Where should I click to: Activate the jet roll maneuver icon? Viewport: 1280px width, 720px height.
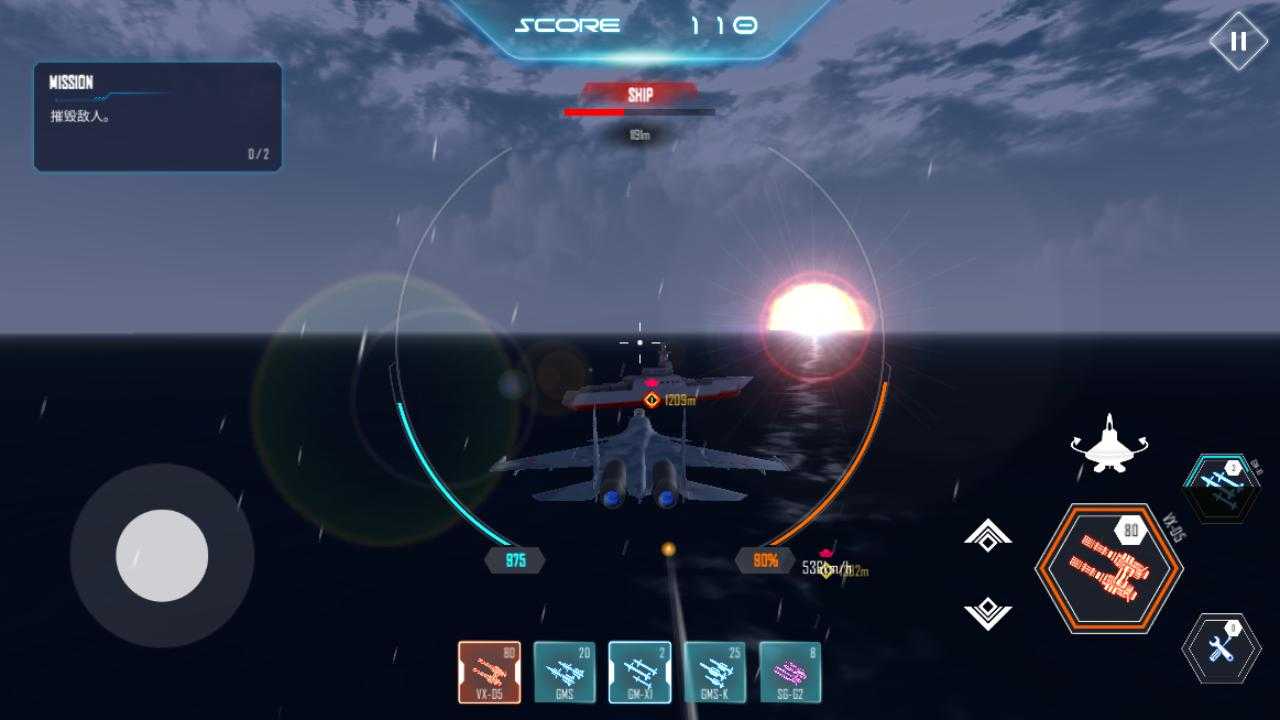1109,444
